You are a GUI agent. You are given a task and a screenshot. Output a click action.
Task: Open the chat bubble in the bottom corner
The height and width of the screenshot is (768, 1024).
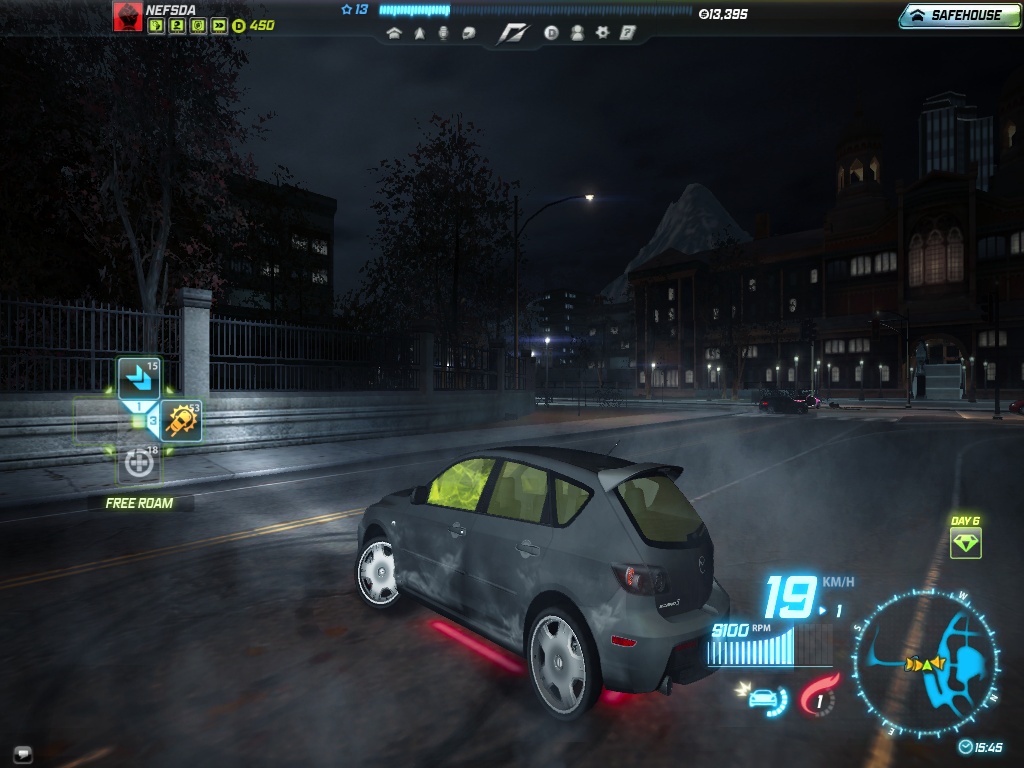pyautogui.click(x=22, y=753)
